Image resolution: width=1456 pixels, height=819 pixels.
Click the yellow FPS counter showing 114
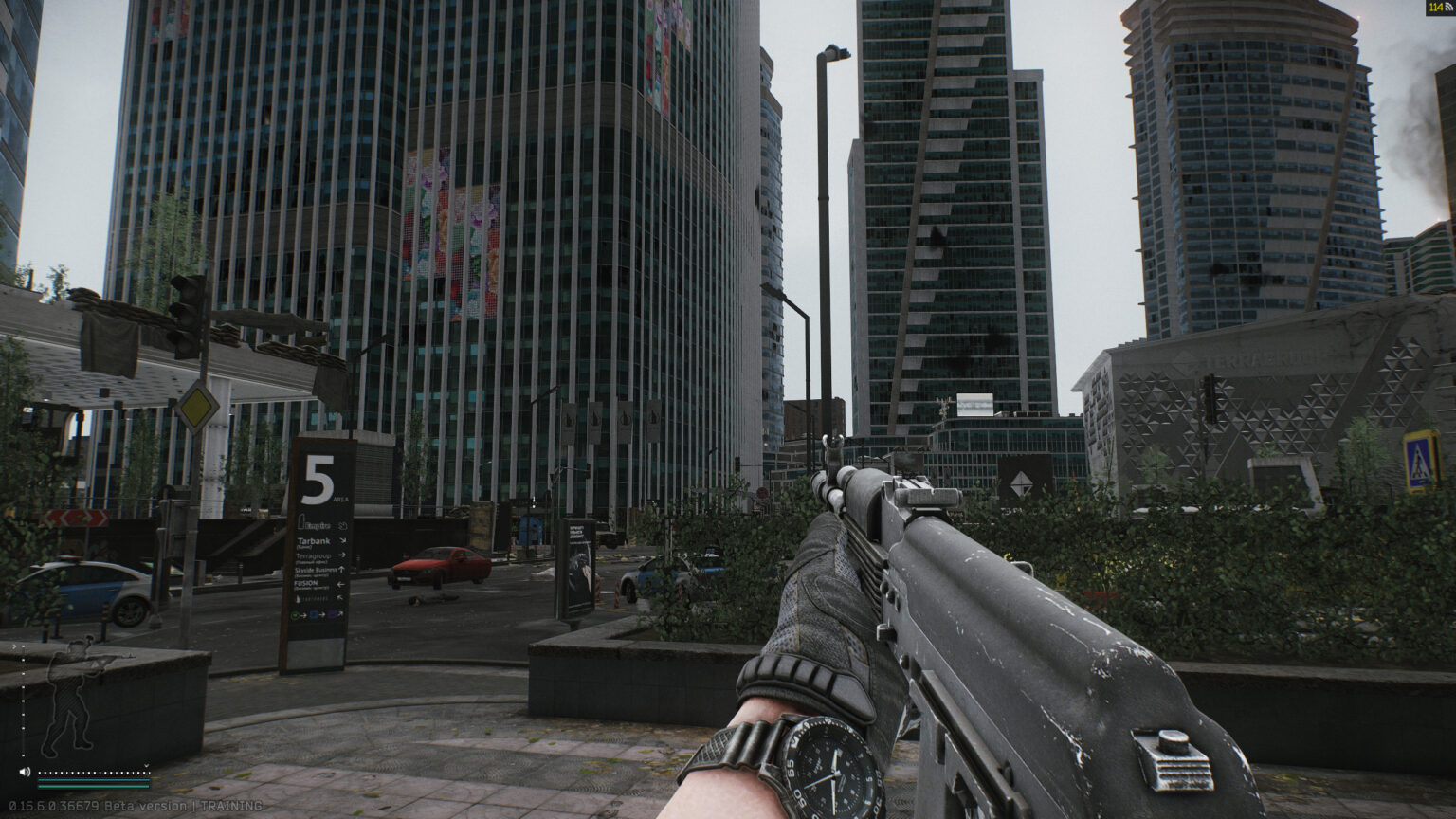(1434, 7)
